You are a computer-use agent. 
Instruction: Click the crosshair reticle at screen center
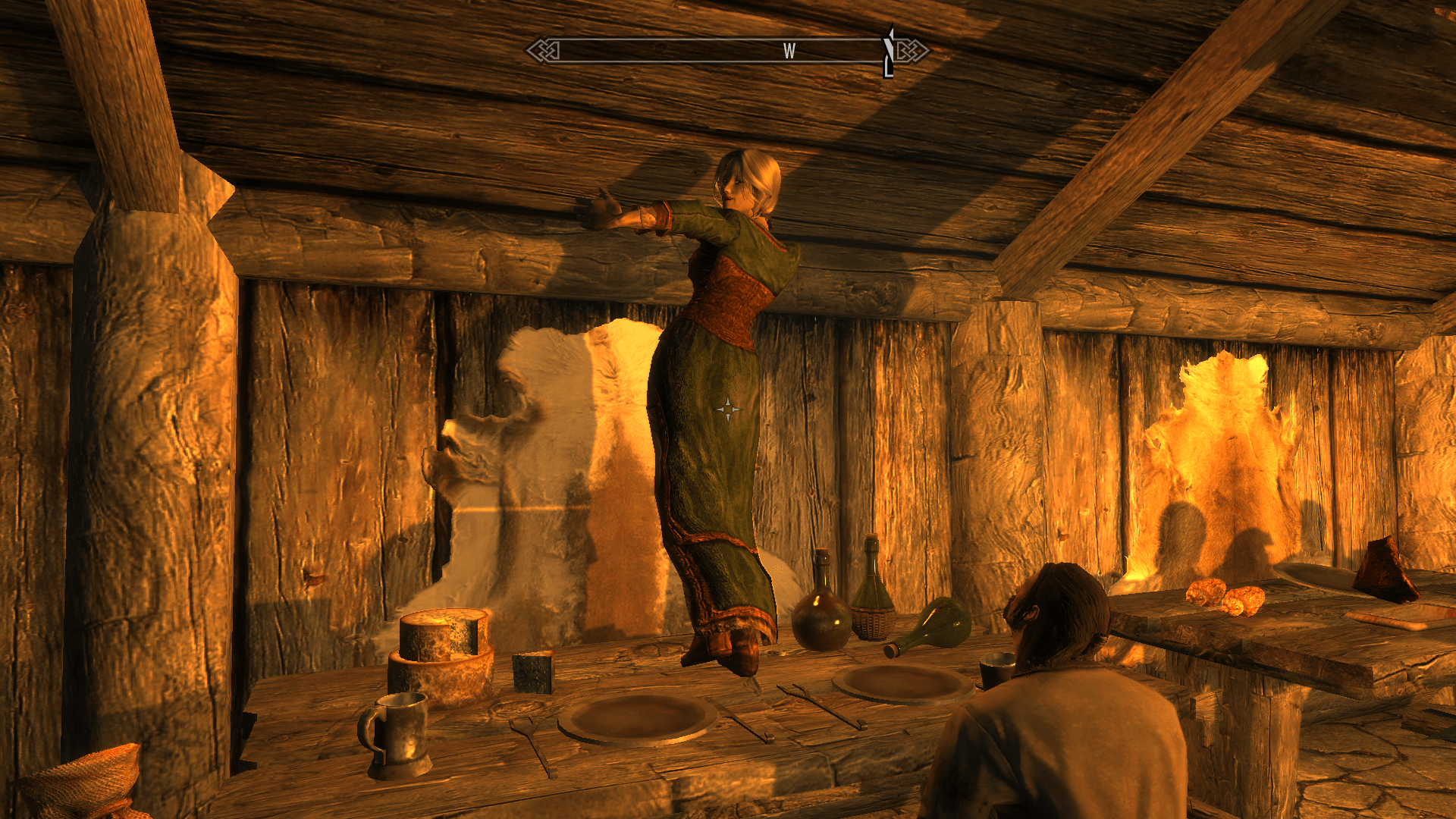[x=728, y=409]
